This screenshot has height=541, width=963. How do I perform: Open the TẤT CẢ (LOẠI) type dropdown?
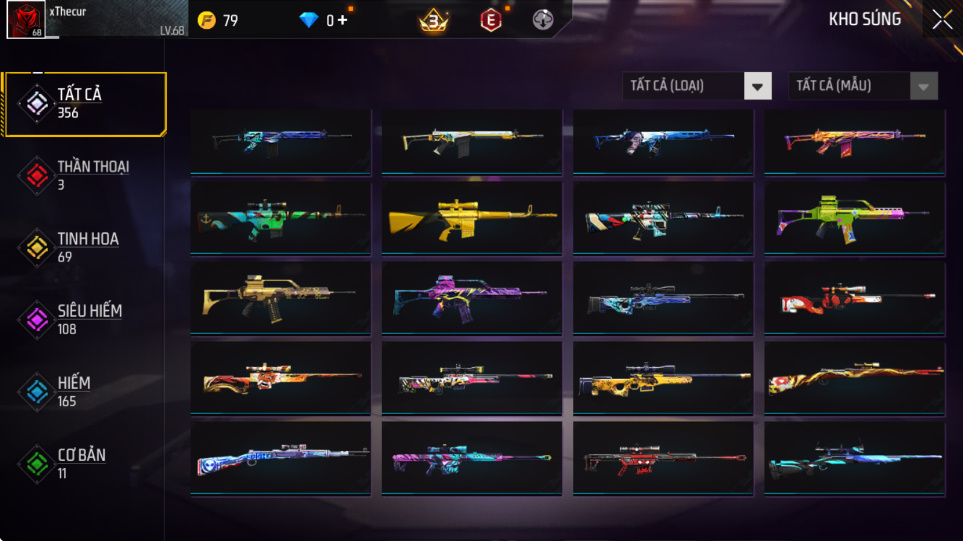(x=697, y=86)
